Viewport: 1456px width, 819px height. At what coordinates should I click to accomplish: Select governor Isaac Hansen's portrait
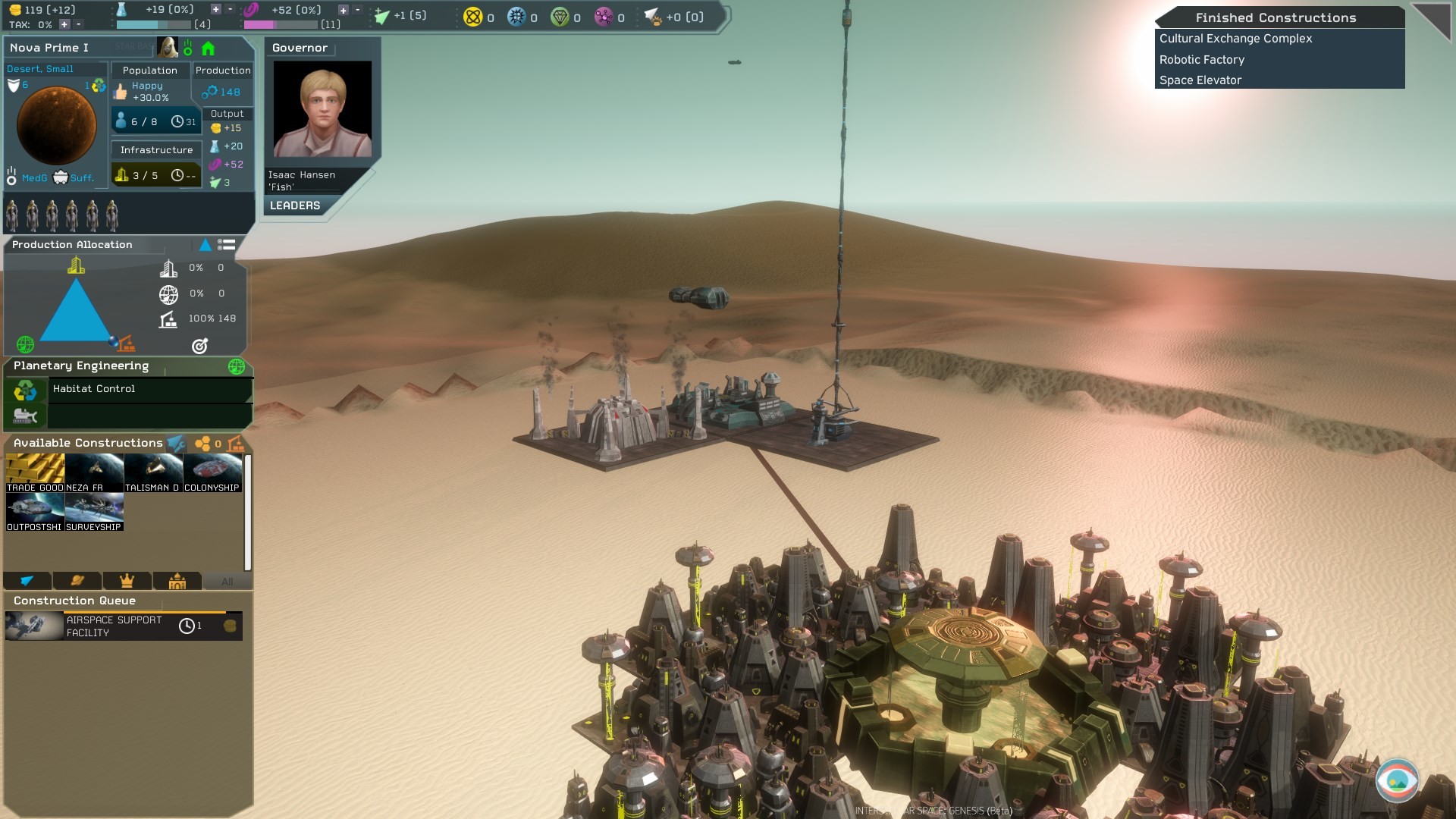pyautogui.click(x=322, y=109)
